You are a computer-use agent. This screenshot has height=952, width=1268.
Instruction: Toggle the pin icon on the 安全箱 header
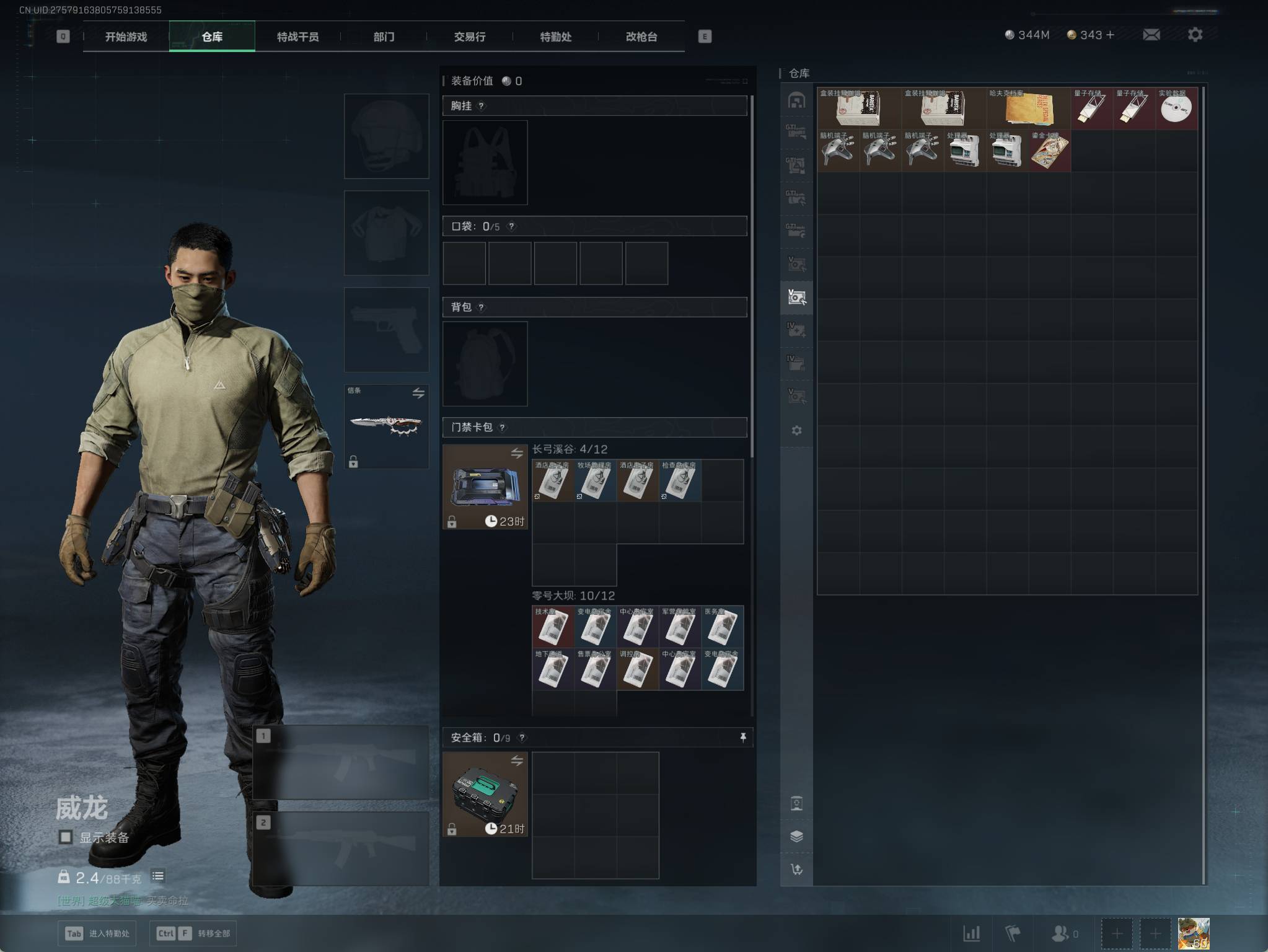[x=742, y=737]
